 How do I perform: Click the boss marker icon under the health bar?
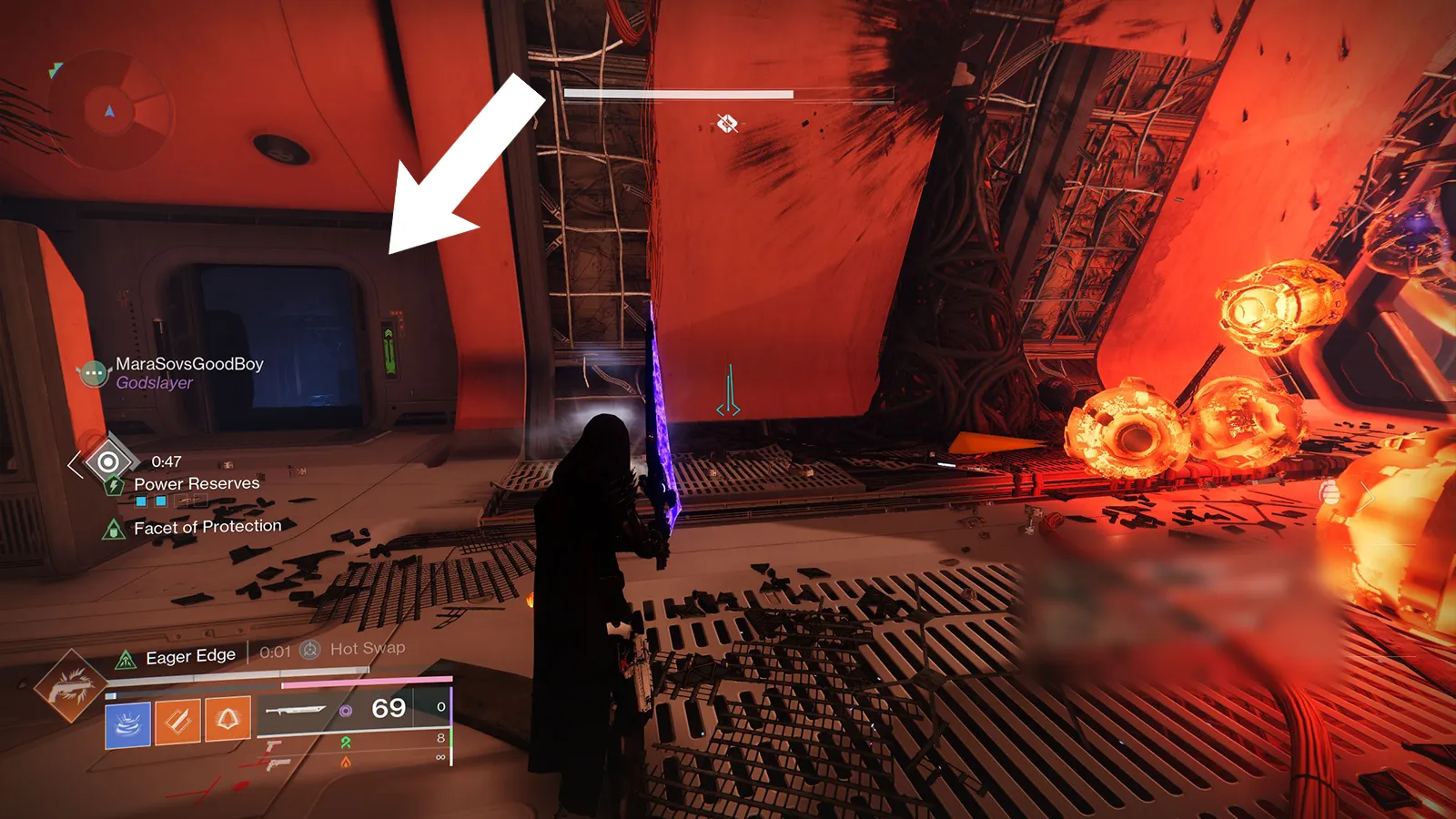pos(726,123)
